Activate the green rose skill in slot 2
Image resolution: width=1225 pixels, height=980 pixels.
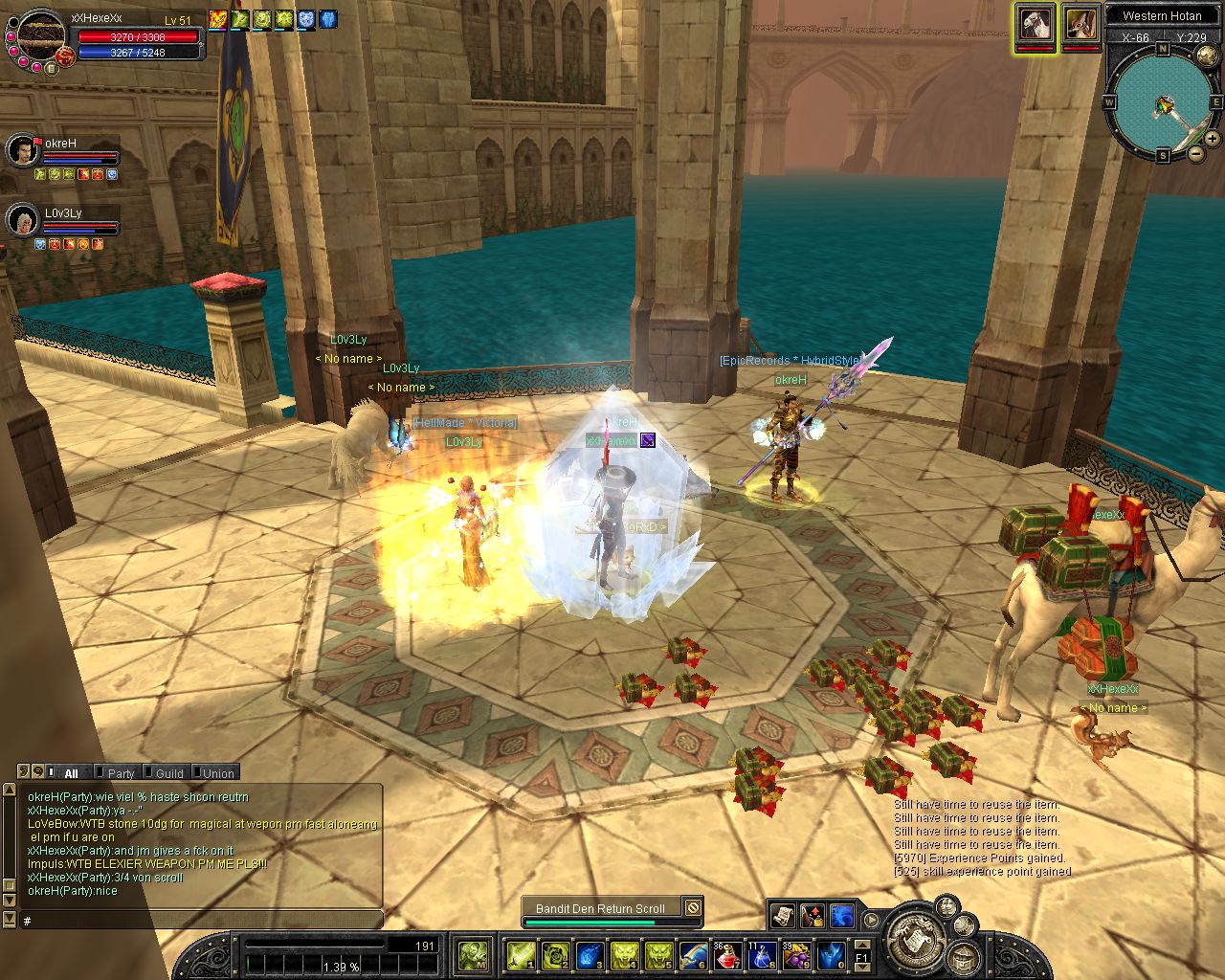(556, 955)
